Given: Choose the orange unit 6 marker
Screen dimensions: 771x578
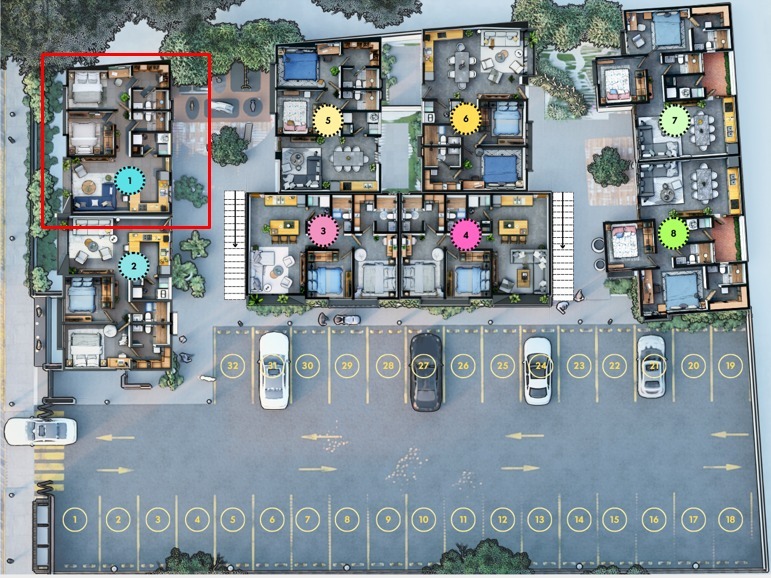Looking at the screenshot, I should pos(464,117).
